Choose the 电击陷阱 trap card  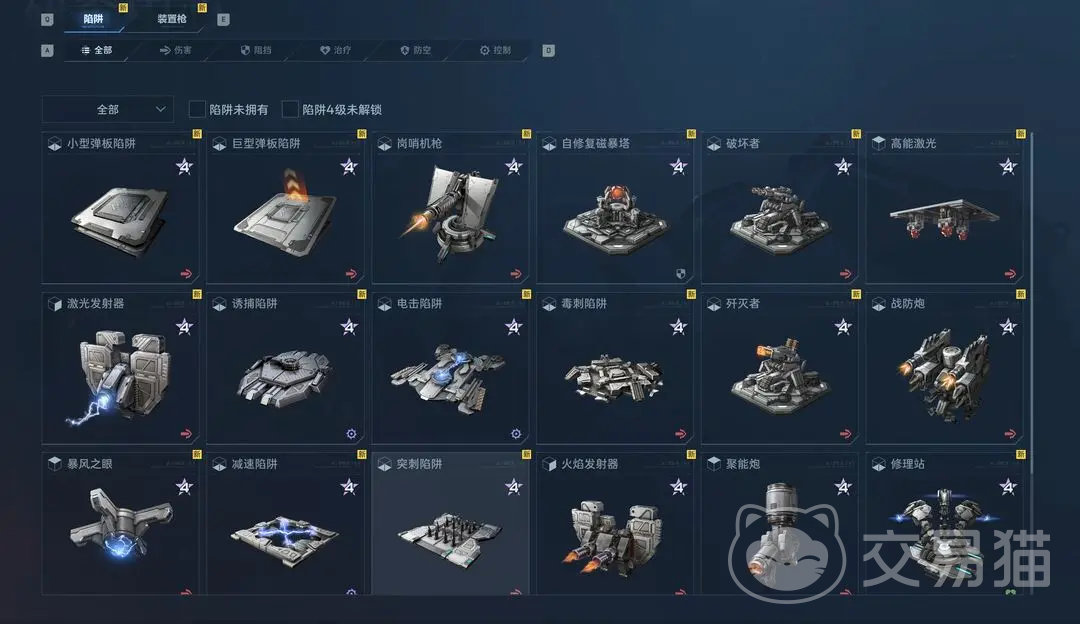[450, 368]
